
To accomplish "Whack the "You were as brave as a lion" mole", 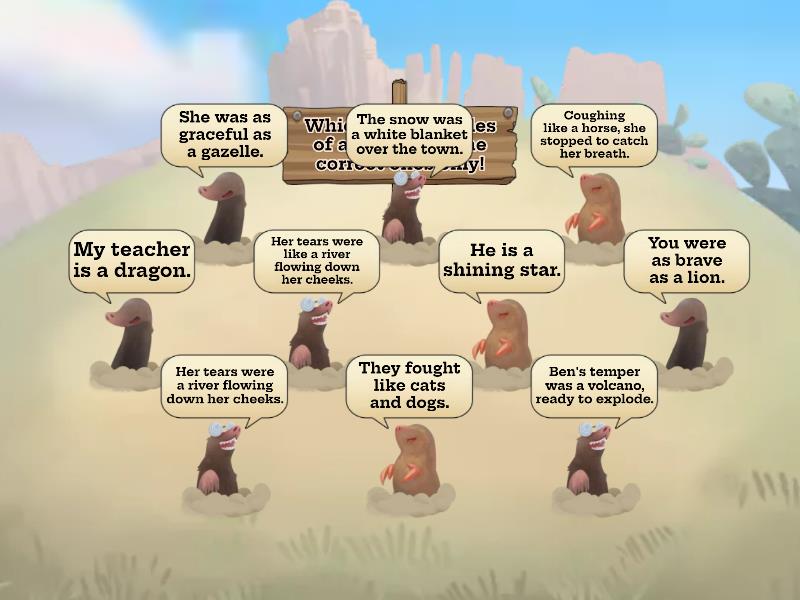I will point(685,332).
